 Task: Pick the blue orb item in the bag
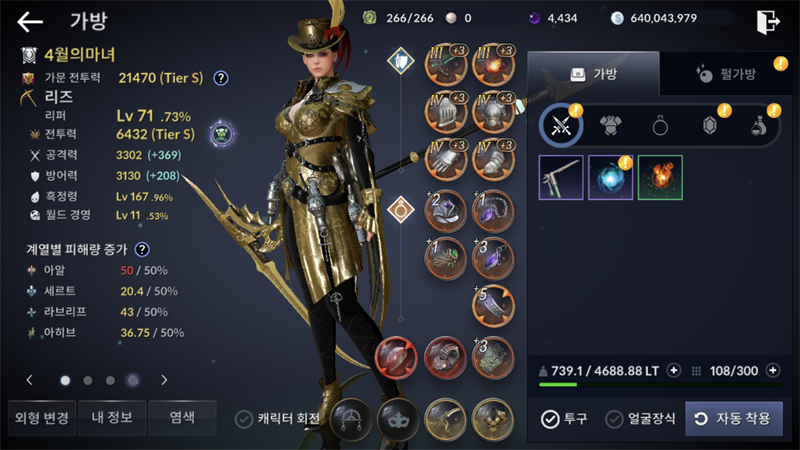point(610,177)
